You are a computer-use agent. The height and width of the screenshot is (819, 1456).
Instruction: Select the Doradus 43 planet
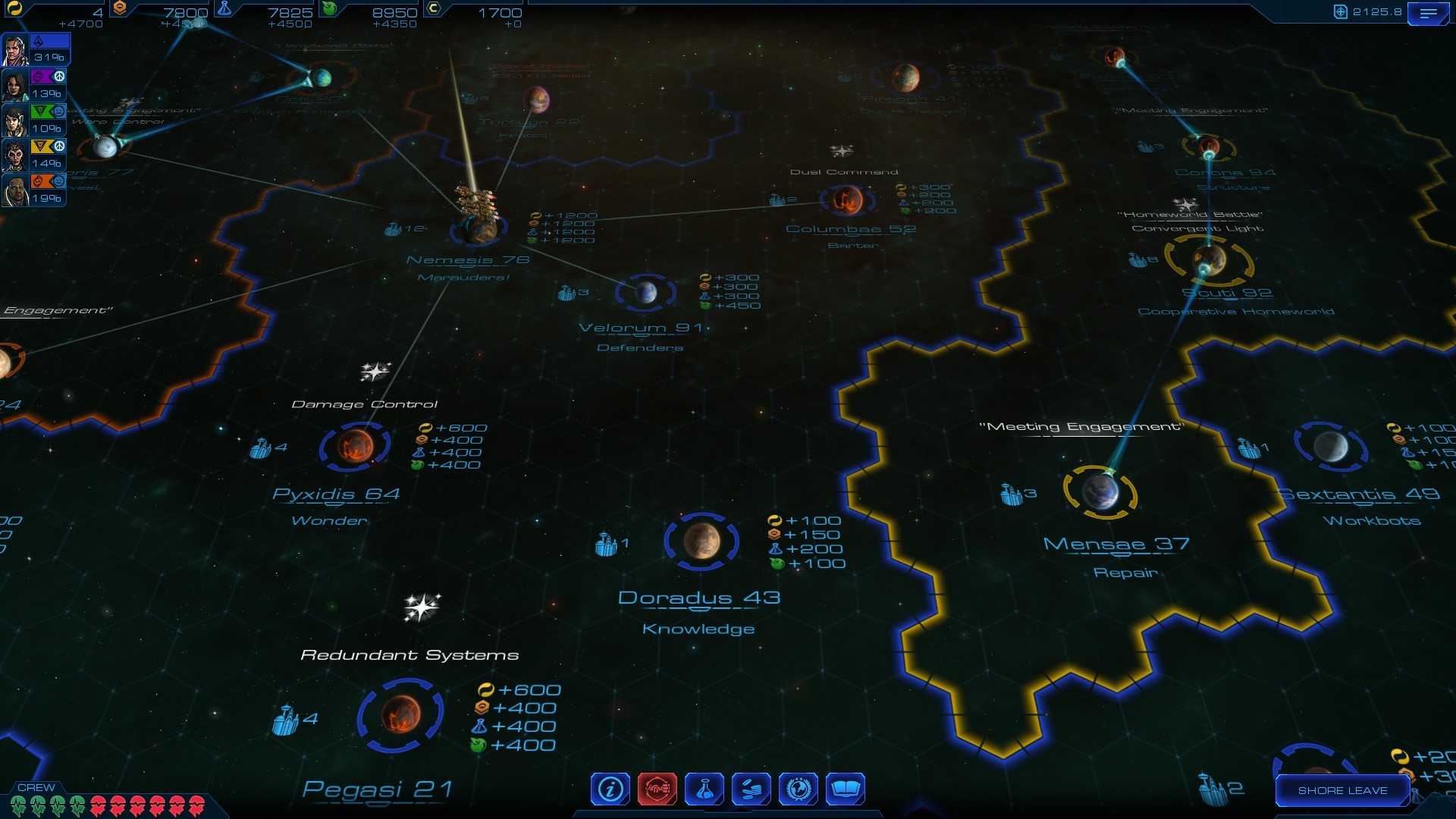click(x=701, y=541)
